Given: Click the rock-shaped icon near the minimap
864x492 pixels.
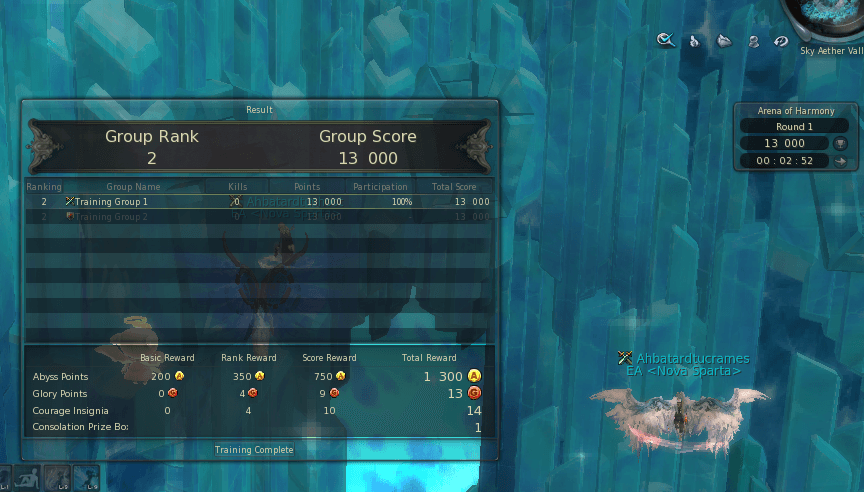Looking at the screenshot, I should pyautogui.click(x=724, y=41).
